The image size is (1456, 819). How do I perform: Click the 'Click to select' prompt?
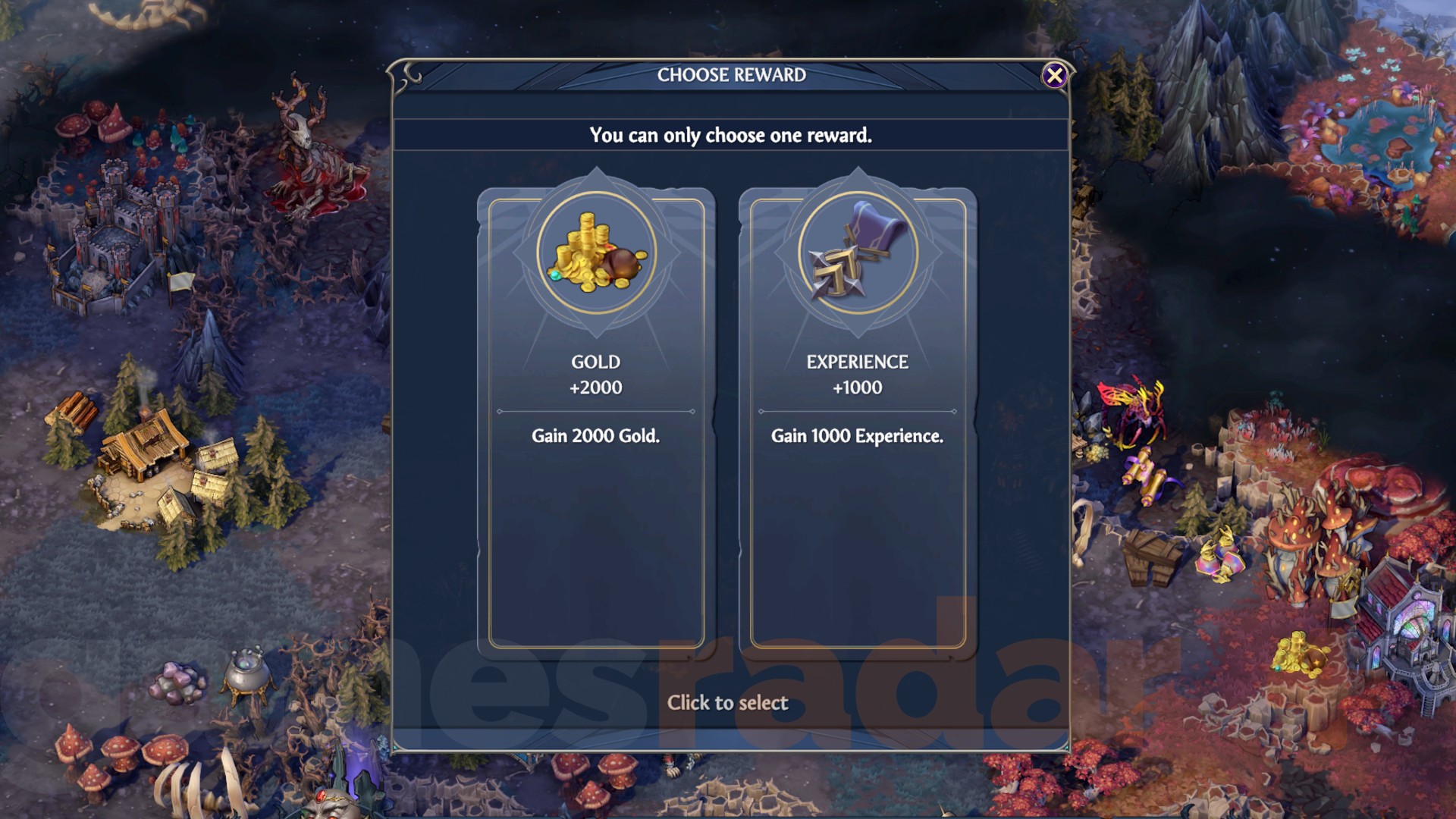tap(727, 703)
